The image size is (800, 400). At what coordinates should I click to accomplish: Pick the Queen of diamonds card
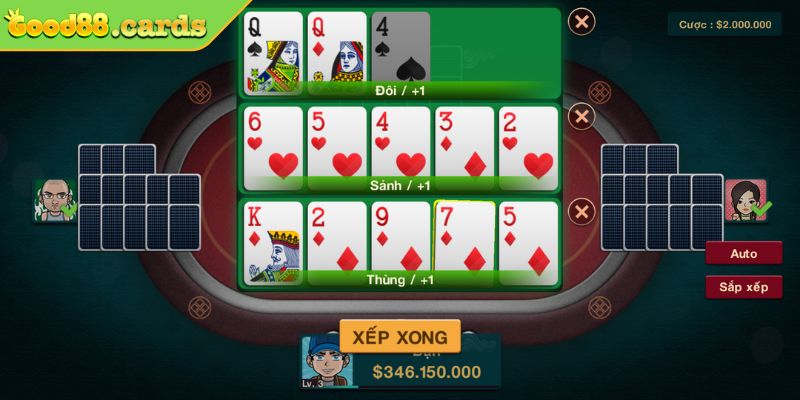click(336, 50)
